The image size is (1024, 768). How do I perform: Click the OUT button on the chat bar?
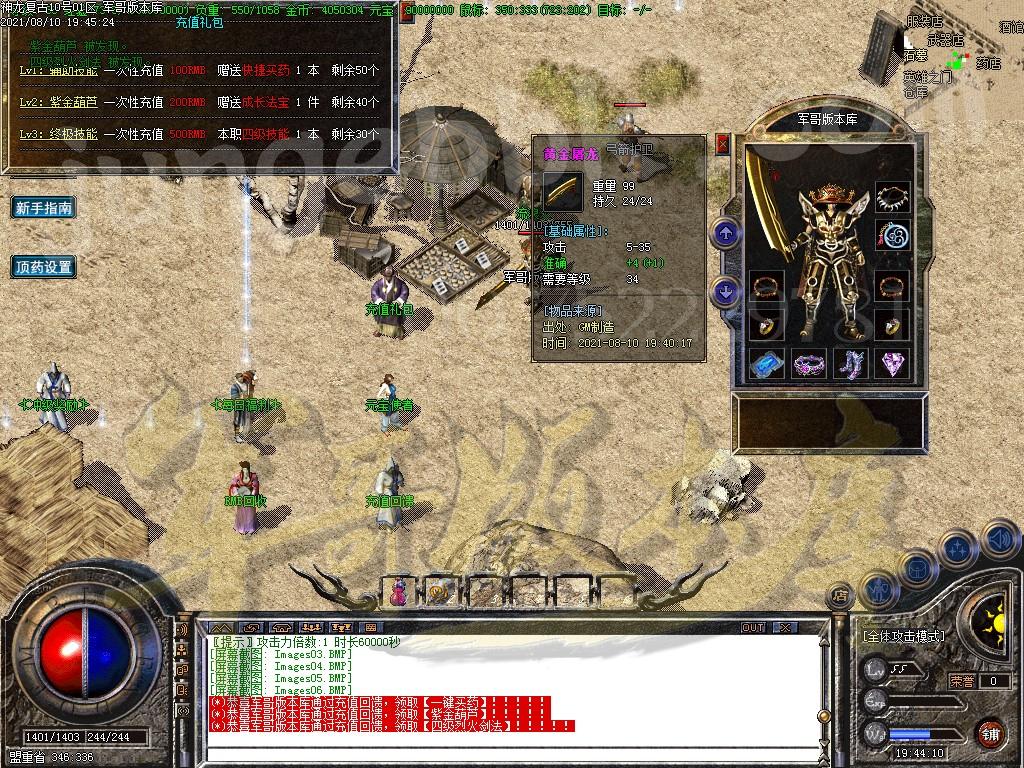click(753, 627)
